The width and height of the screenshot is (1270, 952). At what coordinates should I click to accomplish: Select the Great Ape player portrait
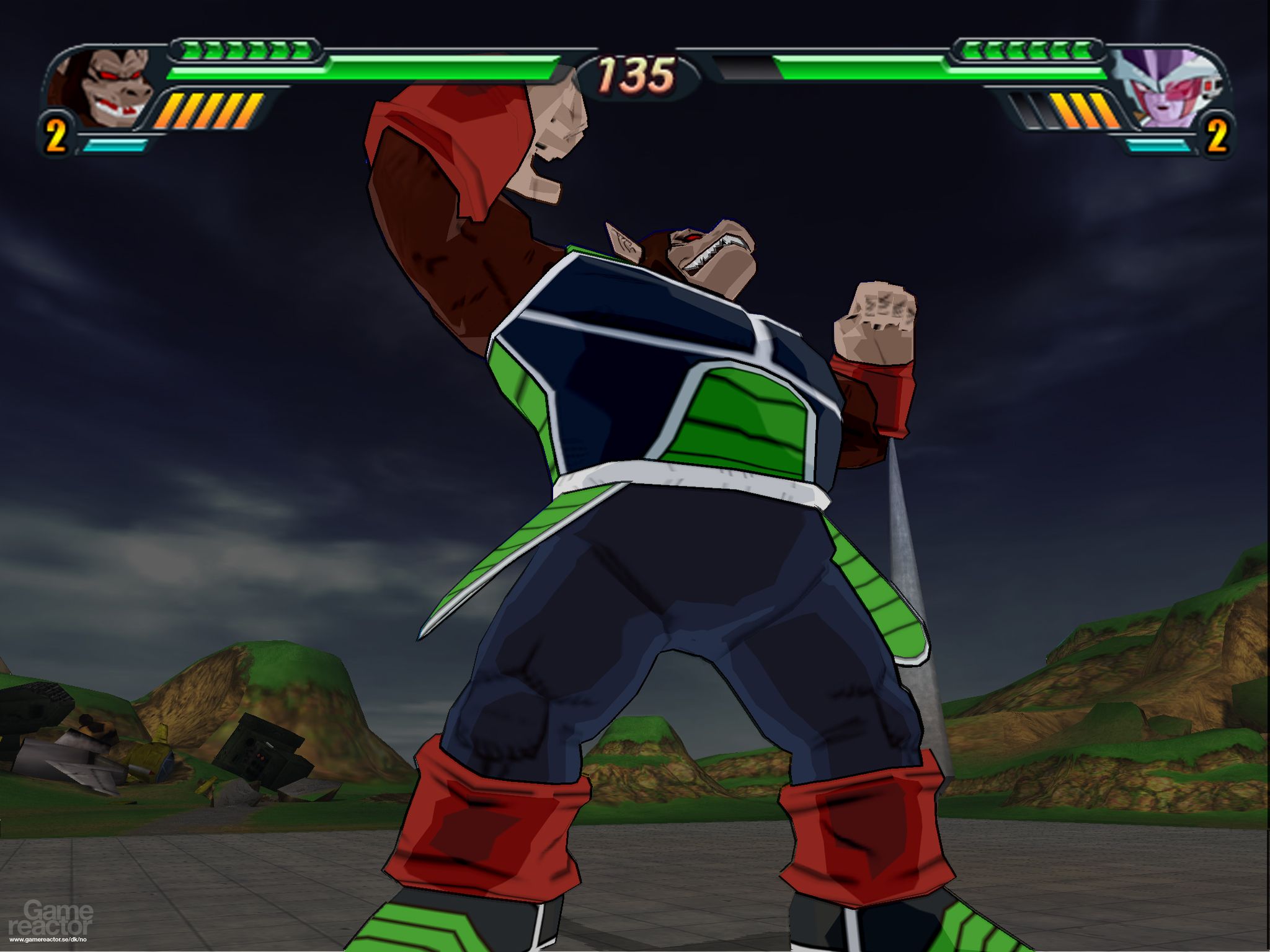(x=99, y=87)
